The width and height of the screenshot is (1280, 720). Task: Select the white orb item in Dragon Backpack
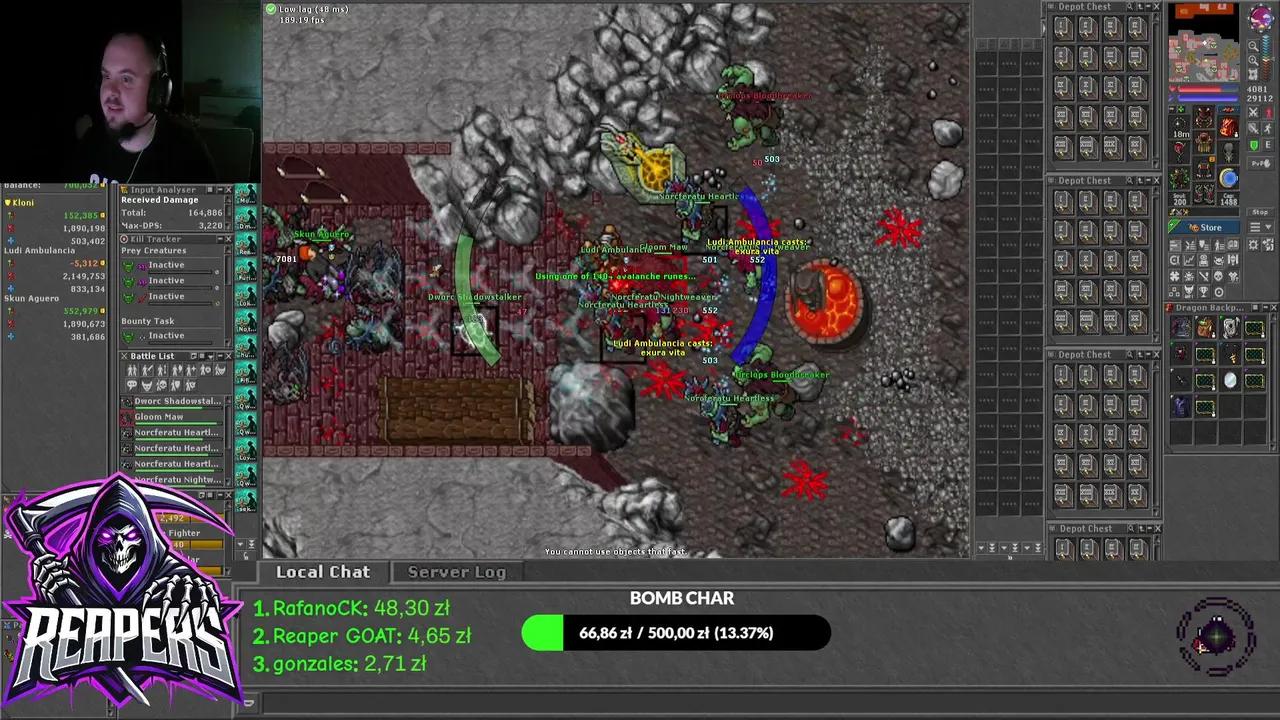[x=1230, y=380]
